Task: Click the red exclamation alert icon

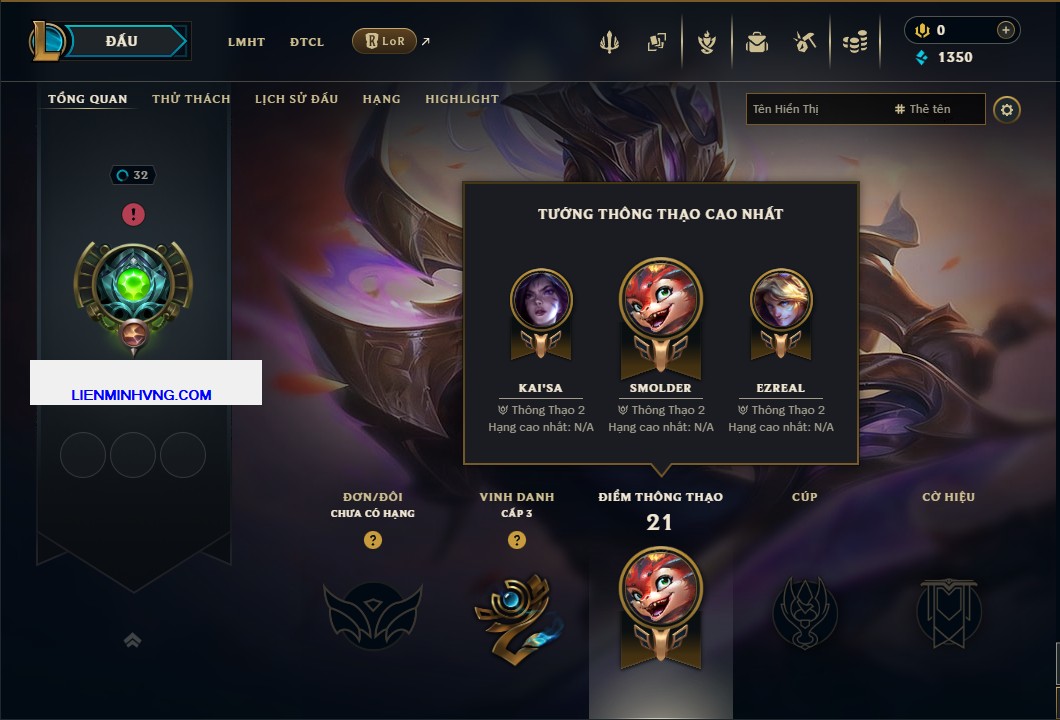Action: click(x=133, y=214)
